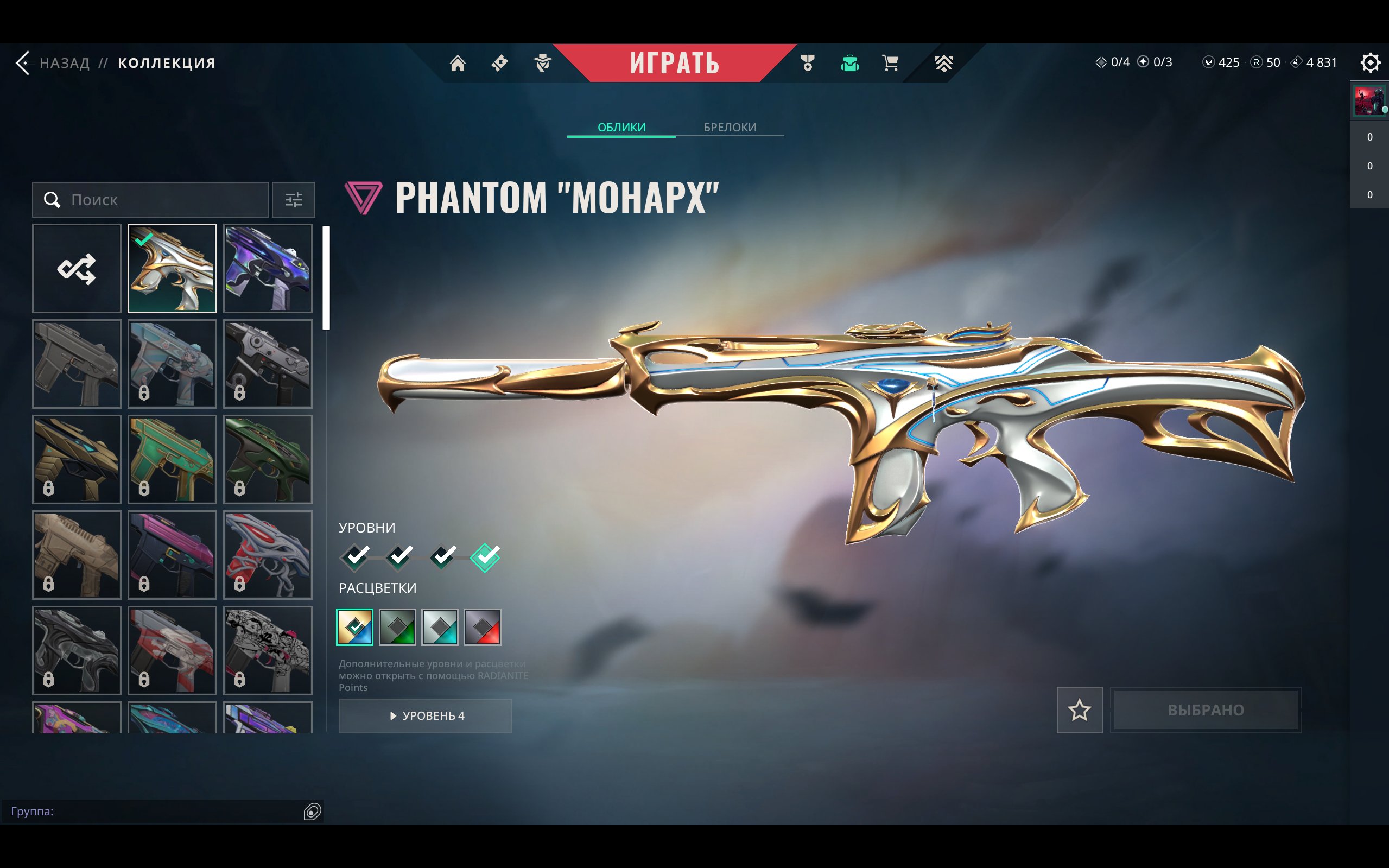Viewport: 1389px width, 868px height.
Task: Open the Agents icon left of ИГРАТЬ
Action: pyautogui.click(x=542, y=63)
